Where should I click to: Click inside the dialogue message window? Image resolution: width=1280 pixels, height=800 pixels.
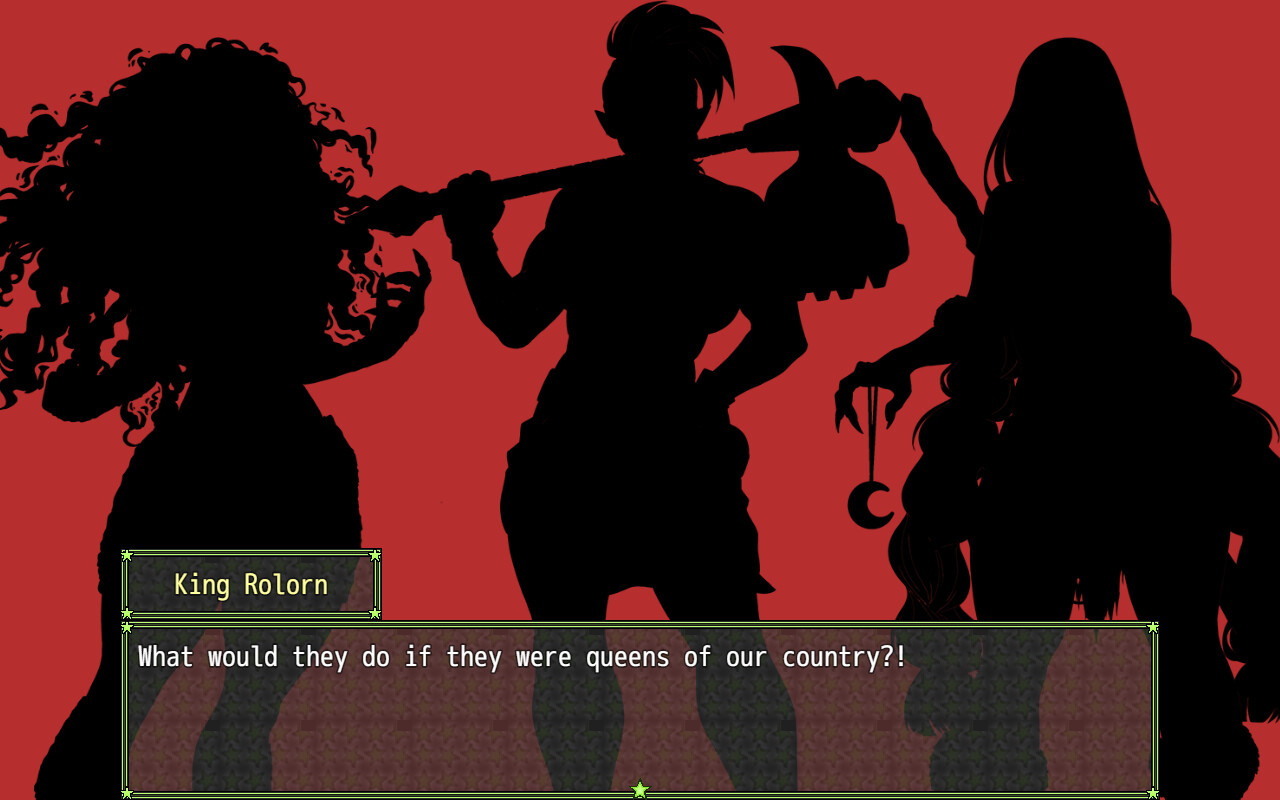pos(640,710)
